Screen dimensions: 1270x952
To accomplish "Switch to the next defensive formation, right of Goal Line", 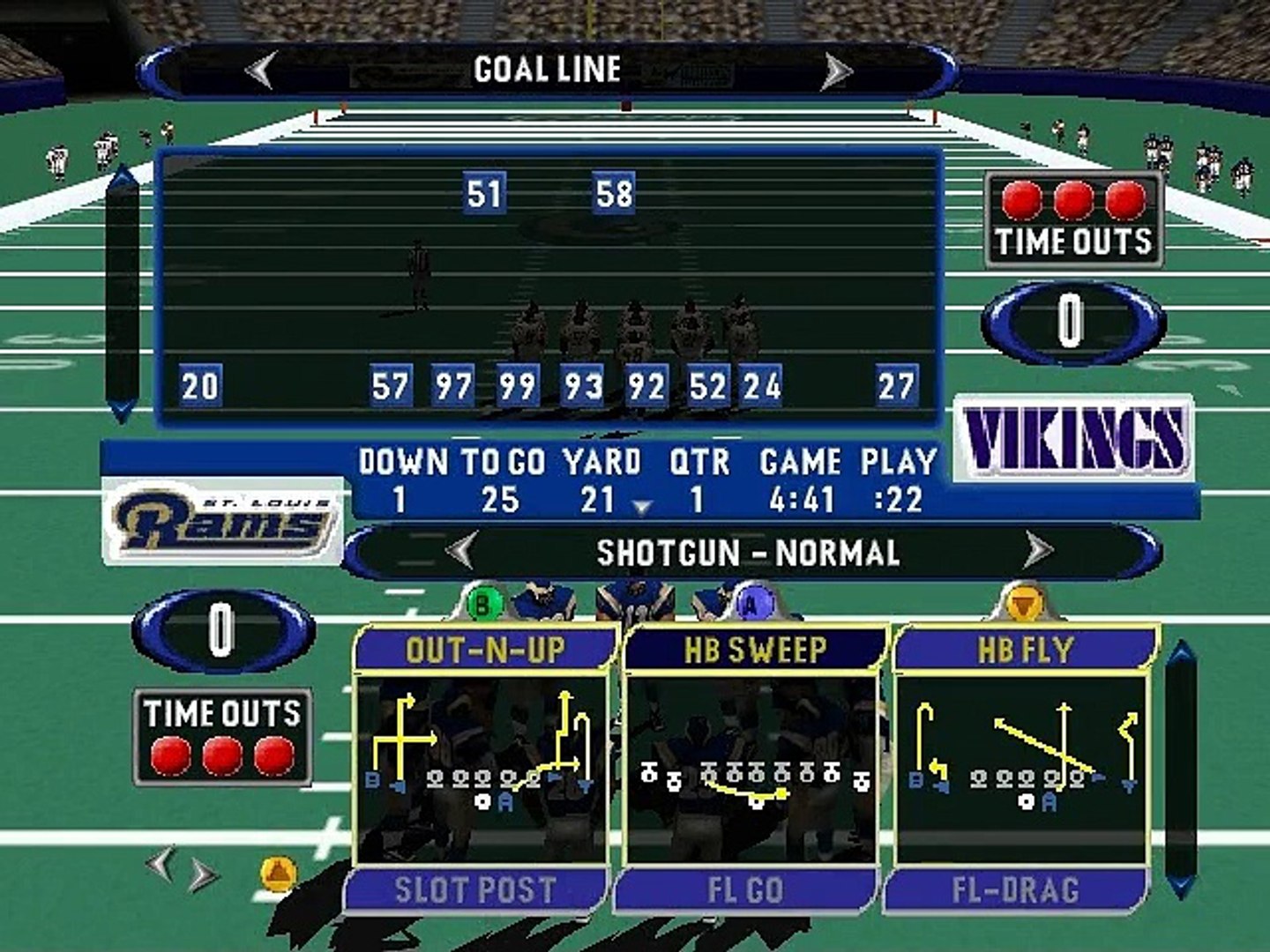I will pos(835,71).
